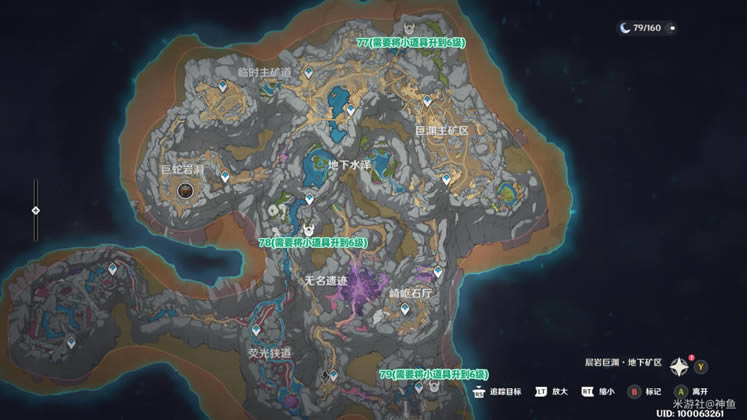Viewport: 747px width, 420px height.
Task: Open the region switch star icon
Action: 679,366
